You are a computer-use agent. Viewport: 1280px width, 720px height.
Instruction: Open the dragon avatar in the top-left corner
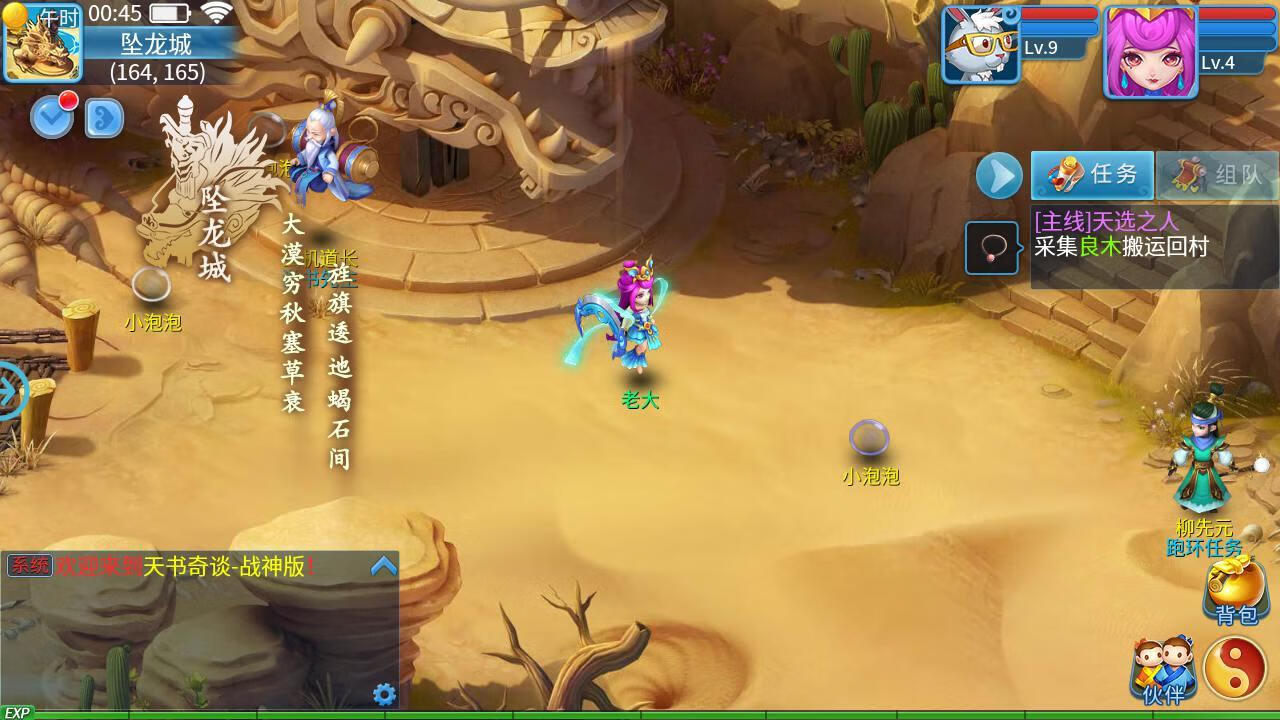pos(42,42)
